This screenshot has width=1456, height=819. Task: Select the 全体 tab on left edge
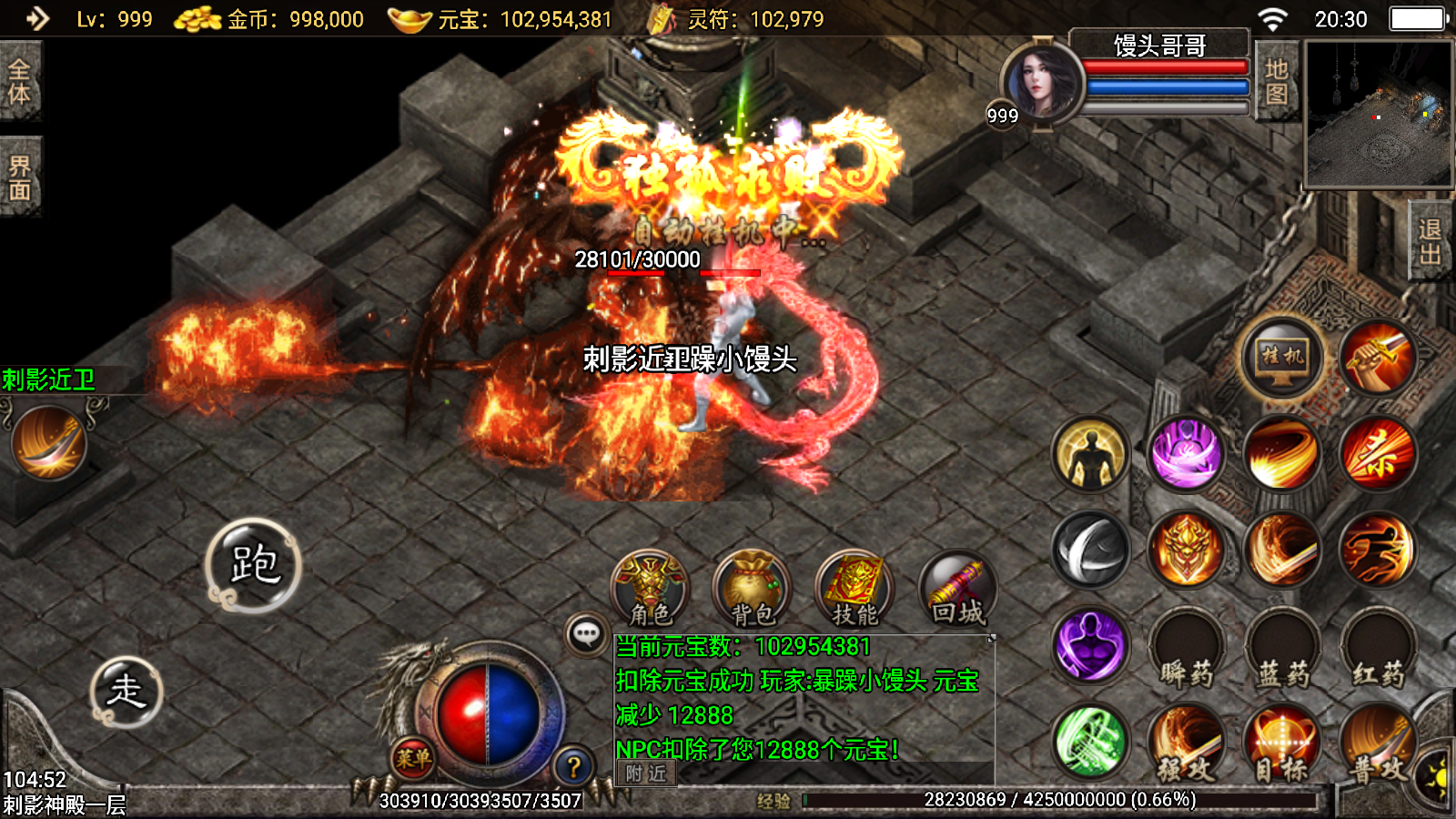tap(20, 82)
